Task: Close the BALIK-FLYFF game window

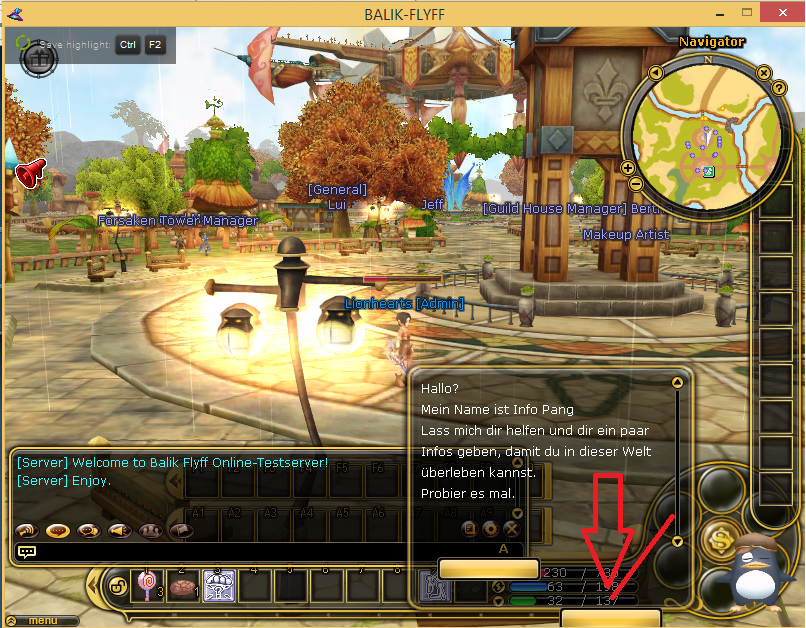Action: 784,12
